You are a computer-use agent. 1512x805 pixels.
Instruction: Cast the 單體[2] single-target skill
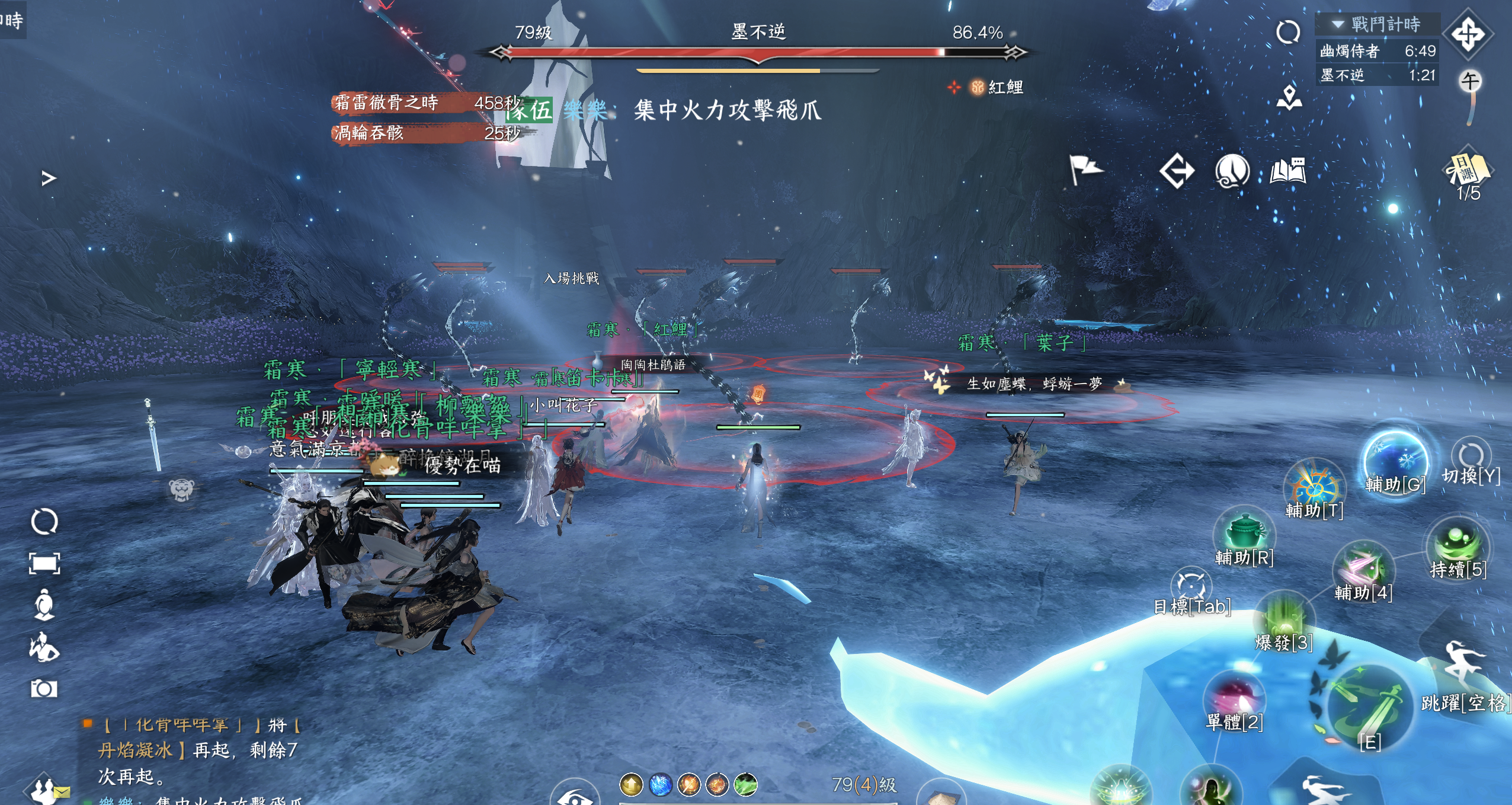[1235, 698]
